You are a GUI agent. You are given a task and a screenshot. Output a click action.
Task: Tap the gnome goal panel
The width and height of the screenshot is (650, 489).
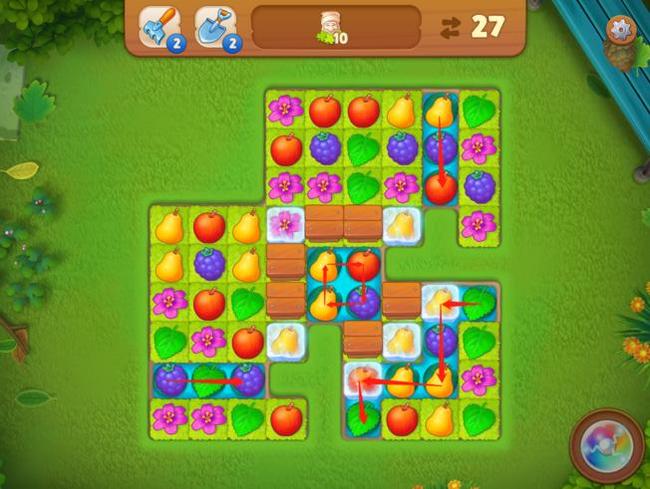pos(335,27)
